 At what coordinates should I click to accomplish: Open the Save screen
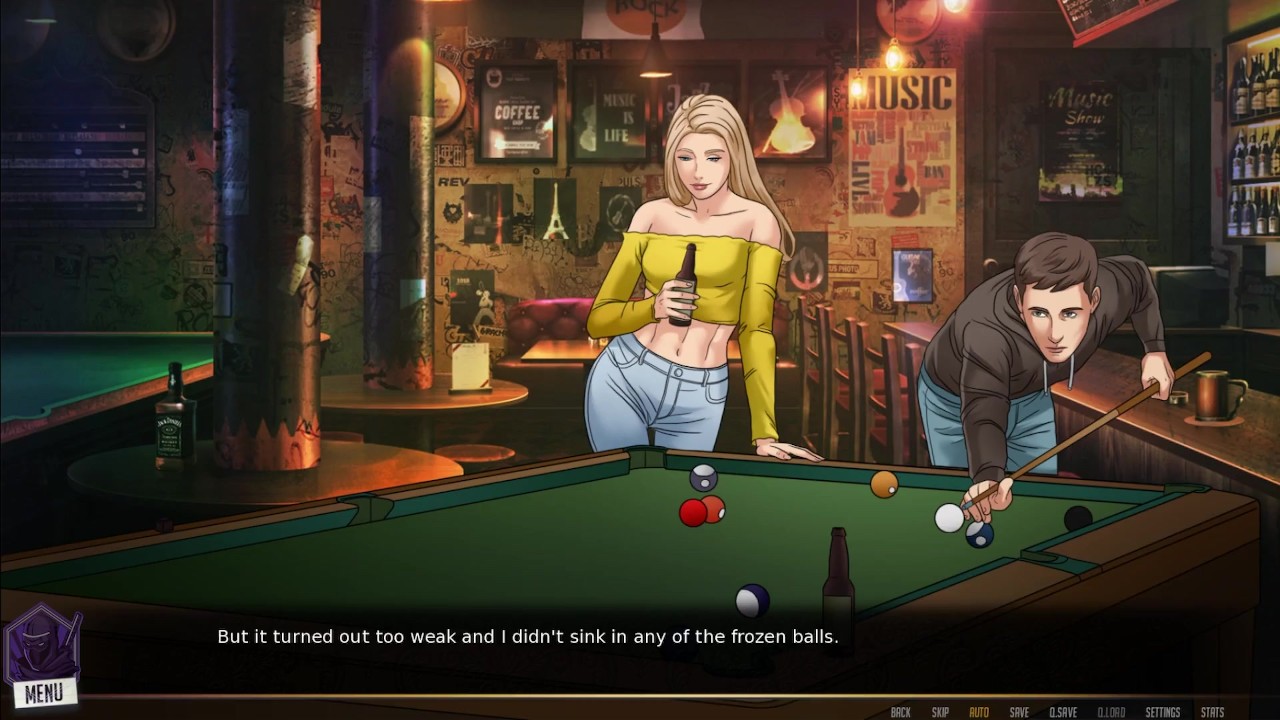point(1019,712)
